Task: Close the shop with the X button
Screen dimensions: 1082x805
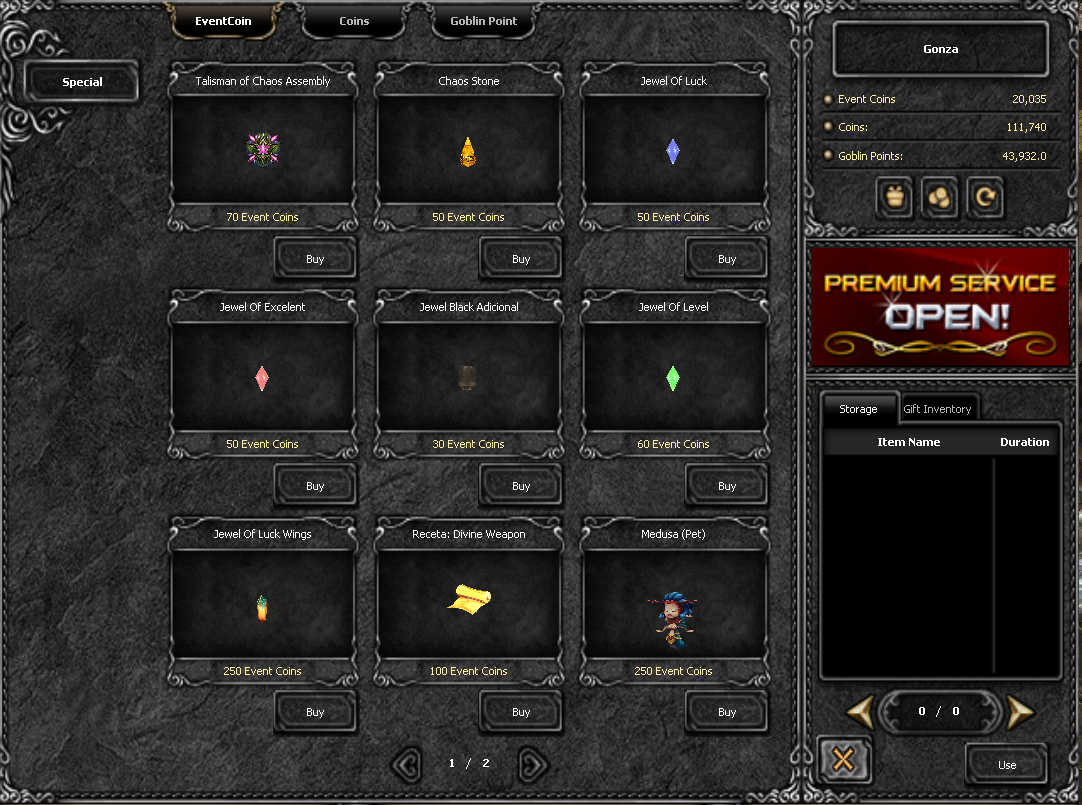Action: 842,760
